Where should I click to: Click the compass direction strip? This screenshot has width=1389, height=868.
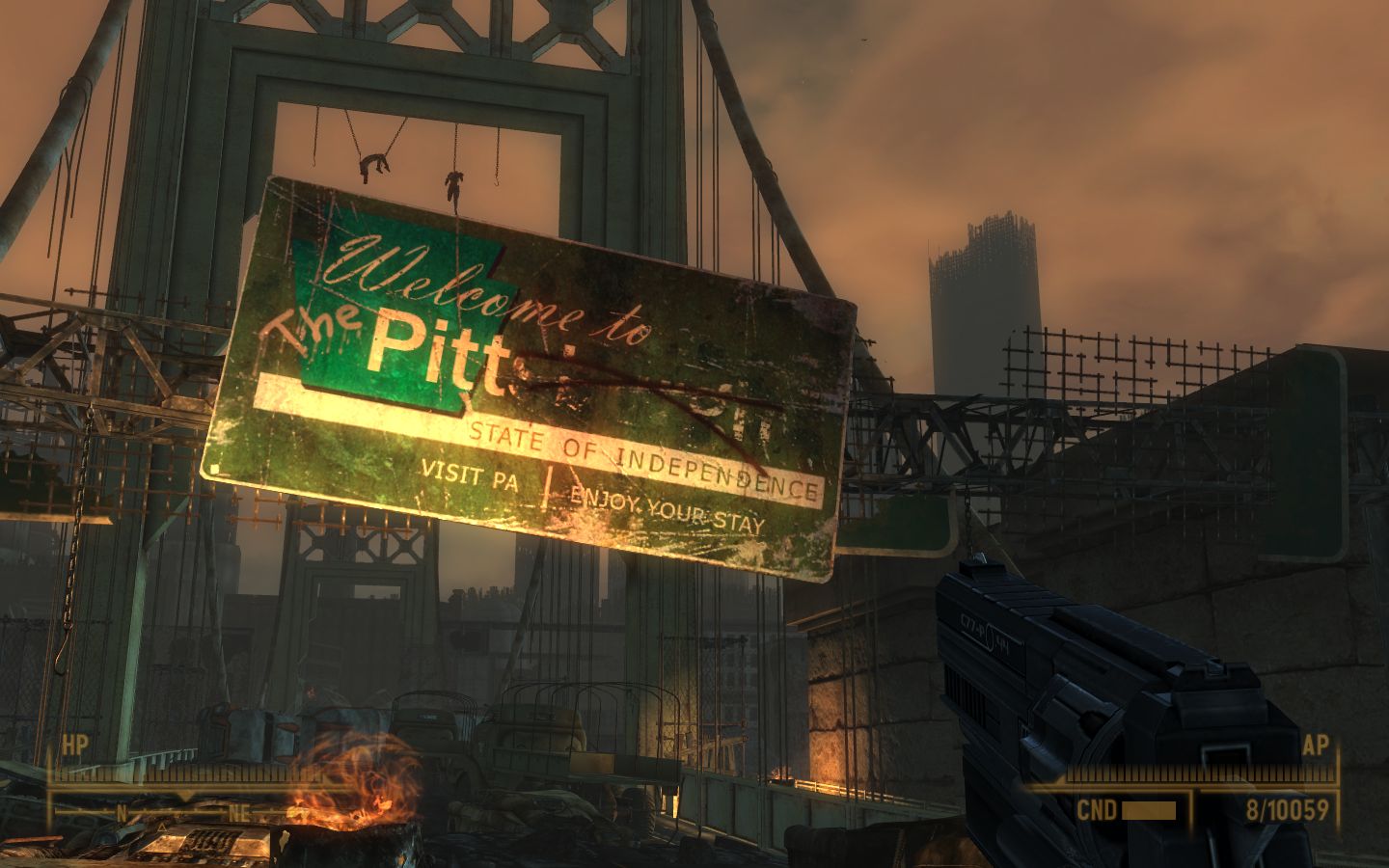click(x=183, y=812)
